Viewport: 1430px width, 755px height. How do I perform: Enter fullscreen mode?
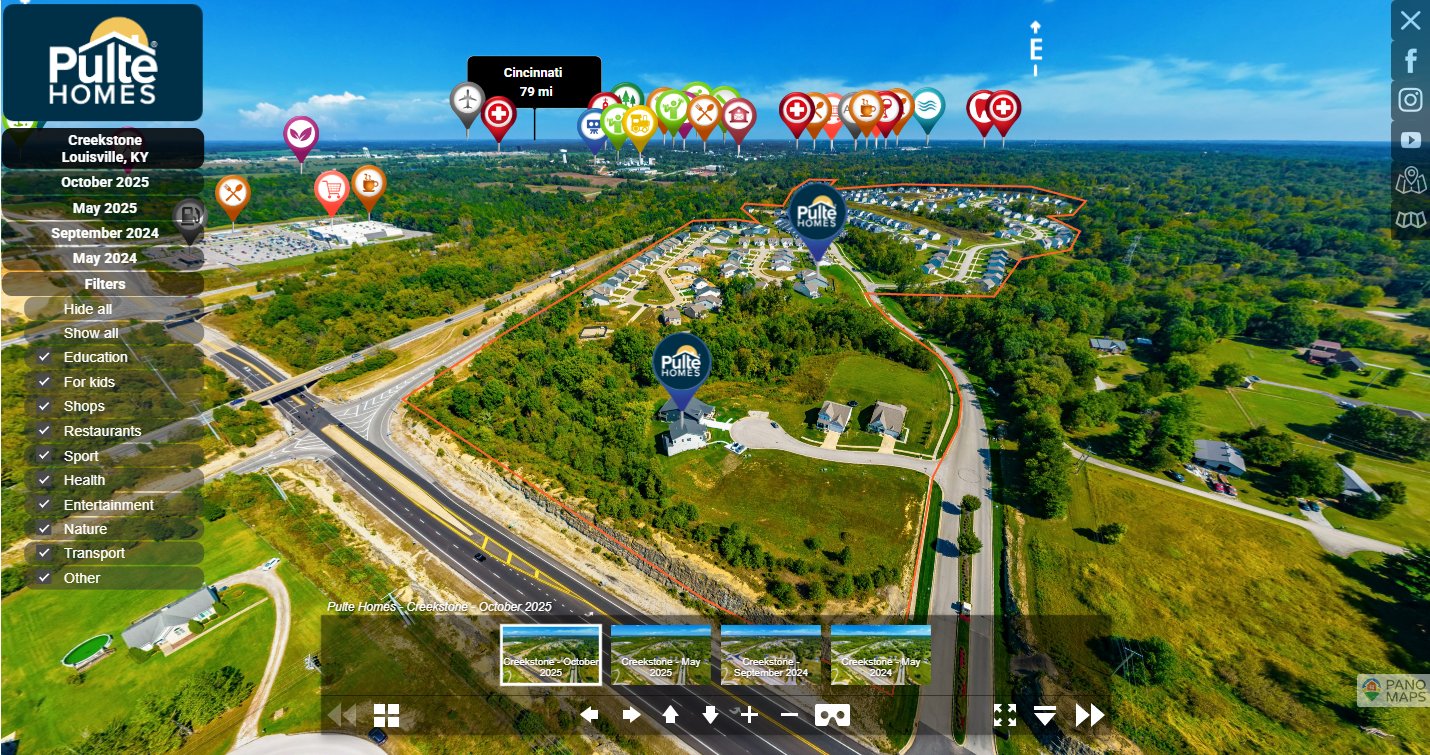tap(1005, 715)
